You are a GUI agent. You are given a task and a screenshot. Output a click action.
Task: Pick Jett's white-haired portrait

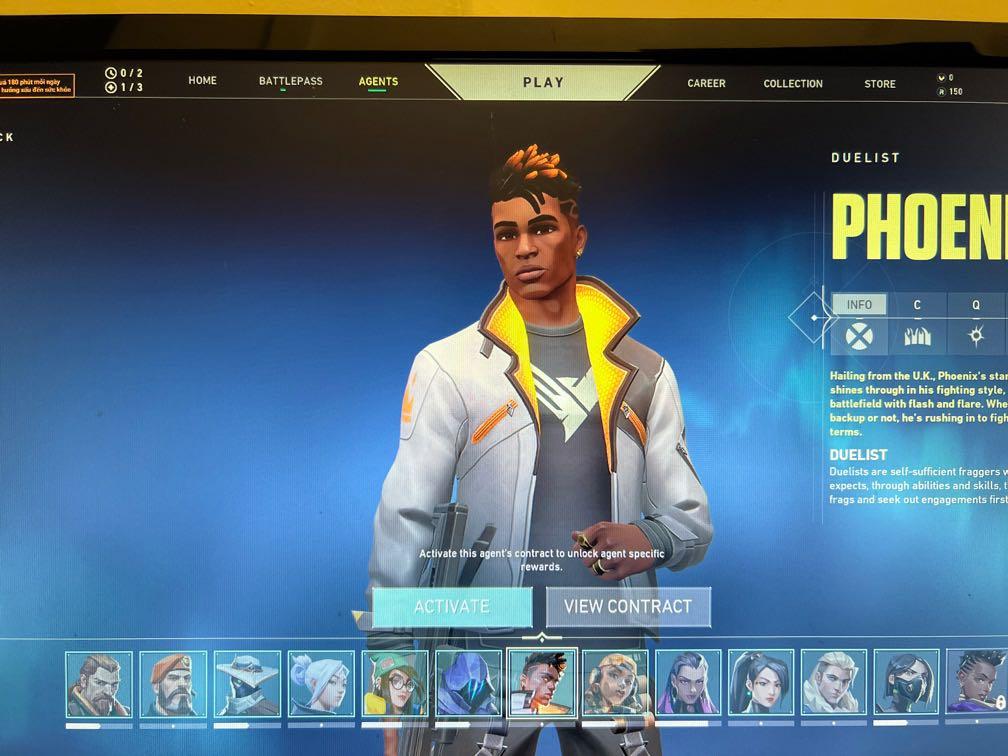[321, 684]
